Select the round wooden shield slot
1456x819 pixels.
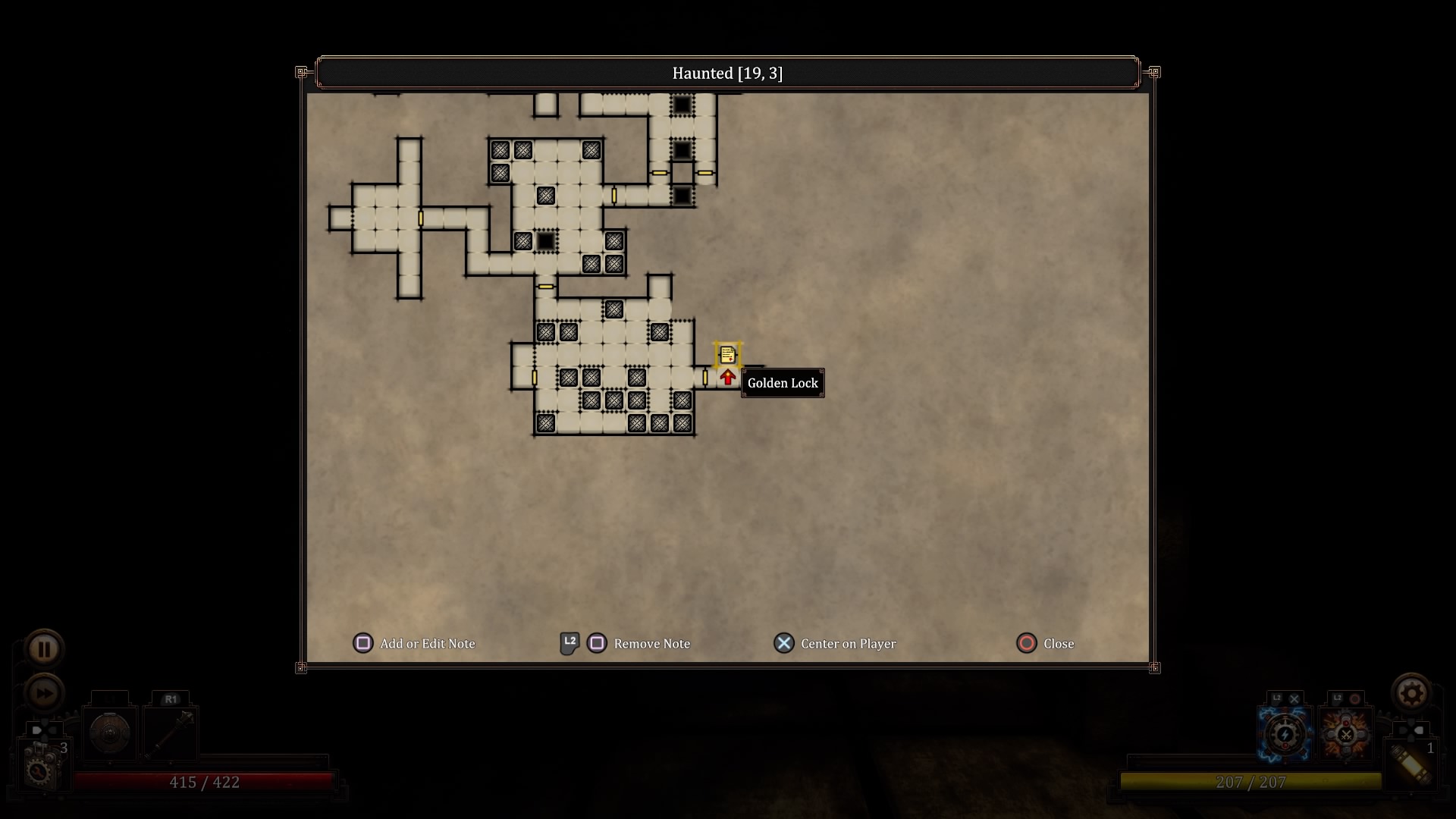pos(110,733)
